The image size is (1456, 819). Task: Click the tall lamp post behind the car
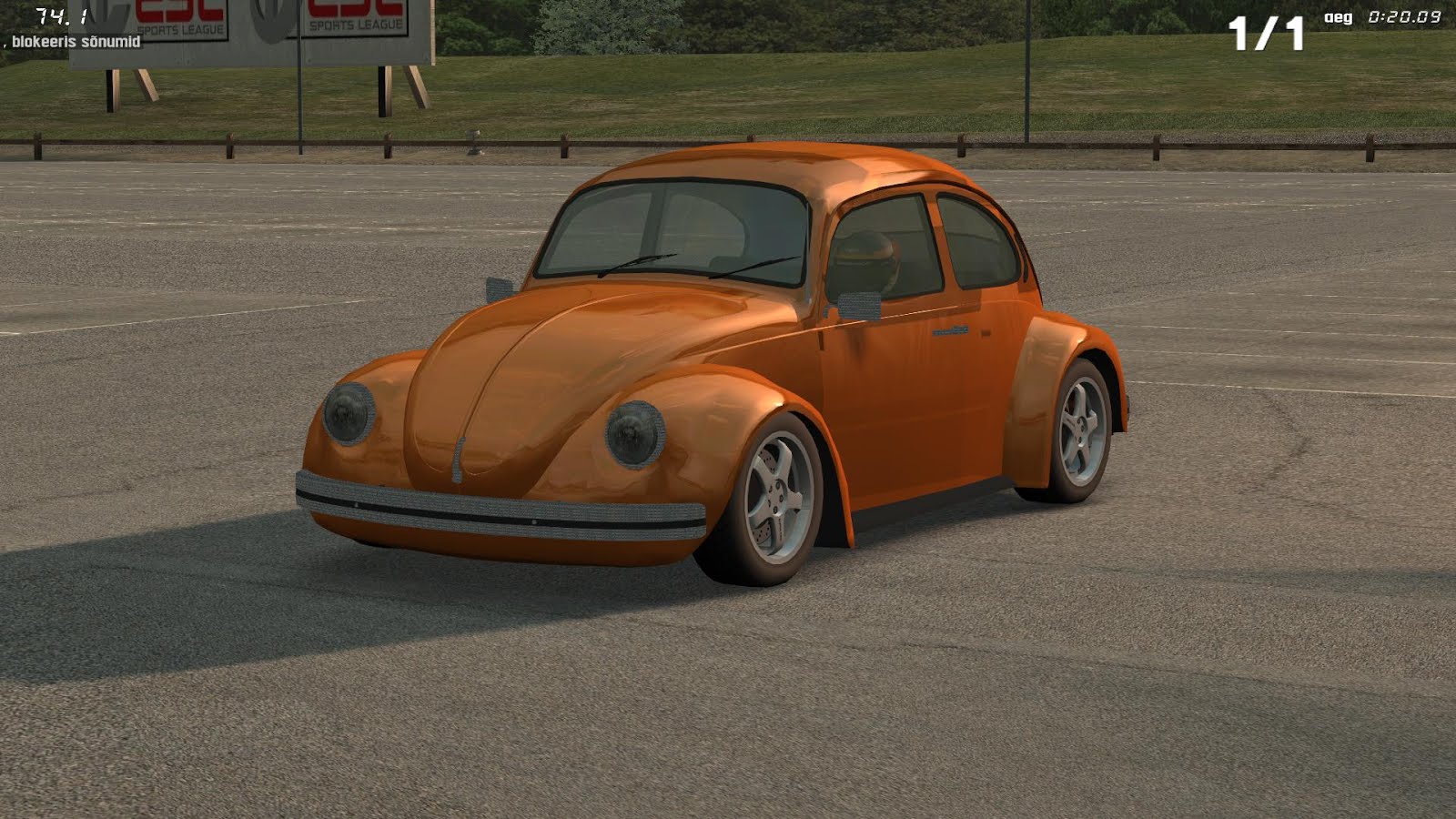click(x=1027, y=73)
